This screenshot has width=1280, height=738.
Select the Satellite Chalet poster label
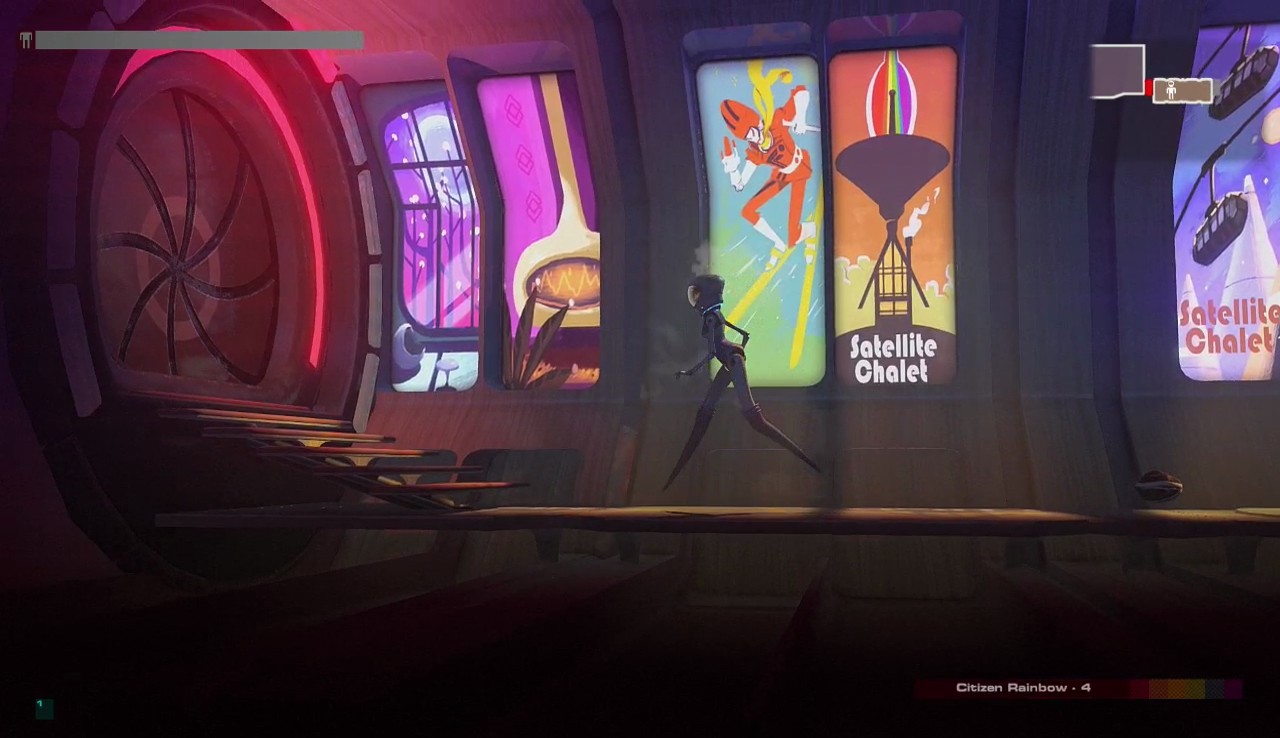895,358
